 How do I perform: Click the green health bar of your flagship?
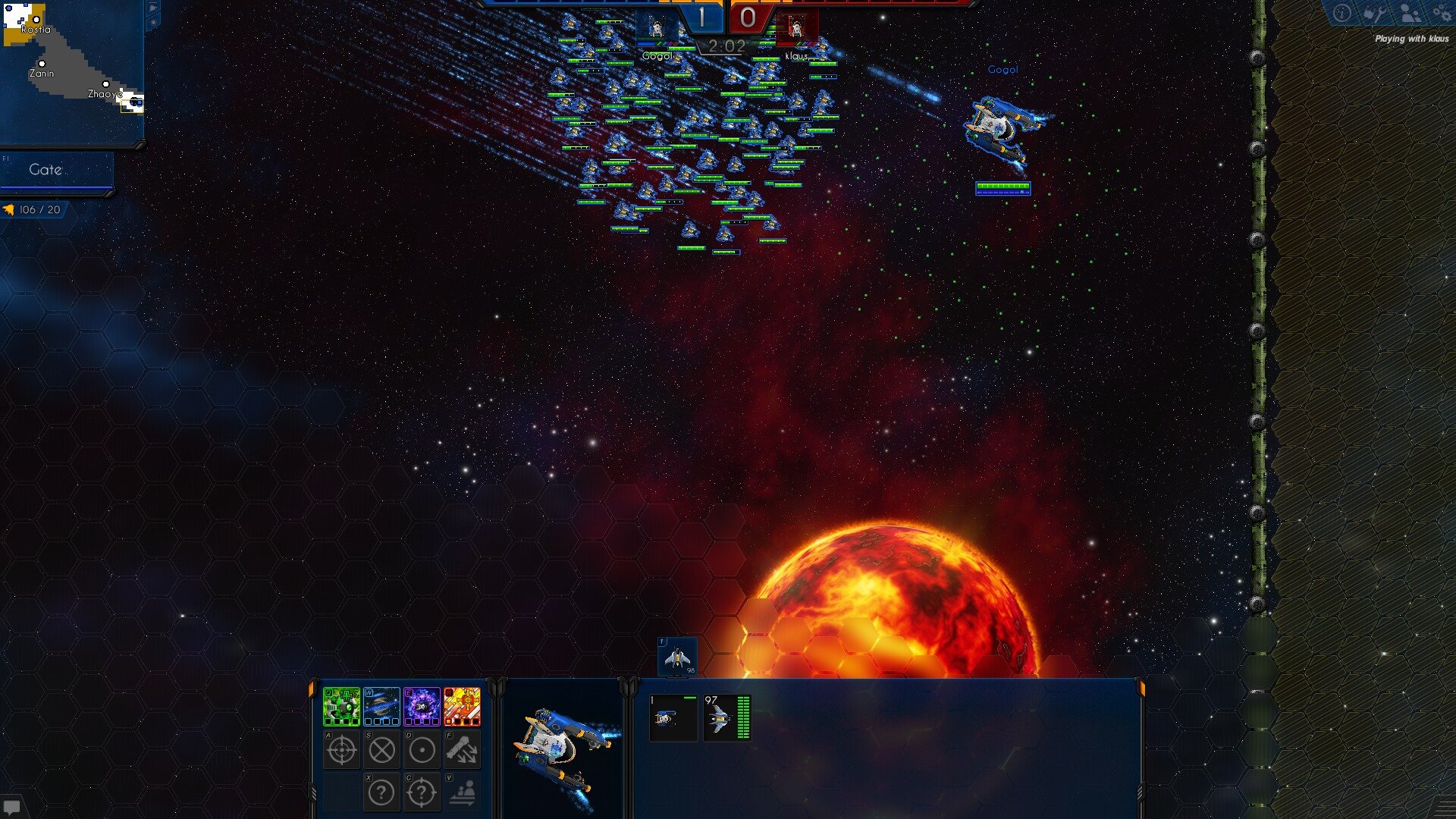coord(1003,184)
